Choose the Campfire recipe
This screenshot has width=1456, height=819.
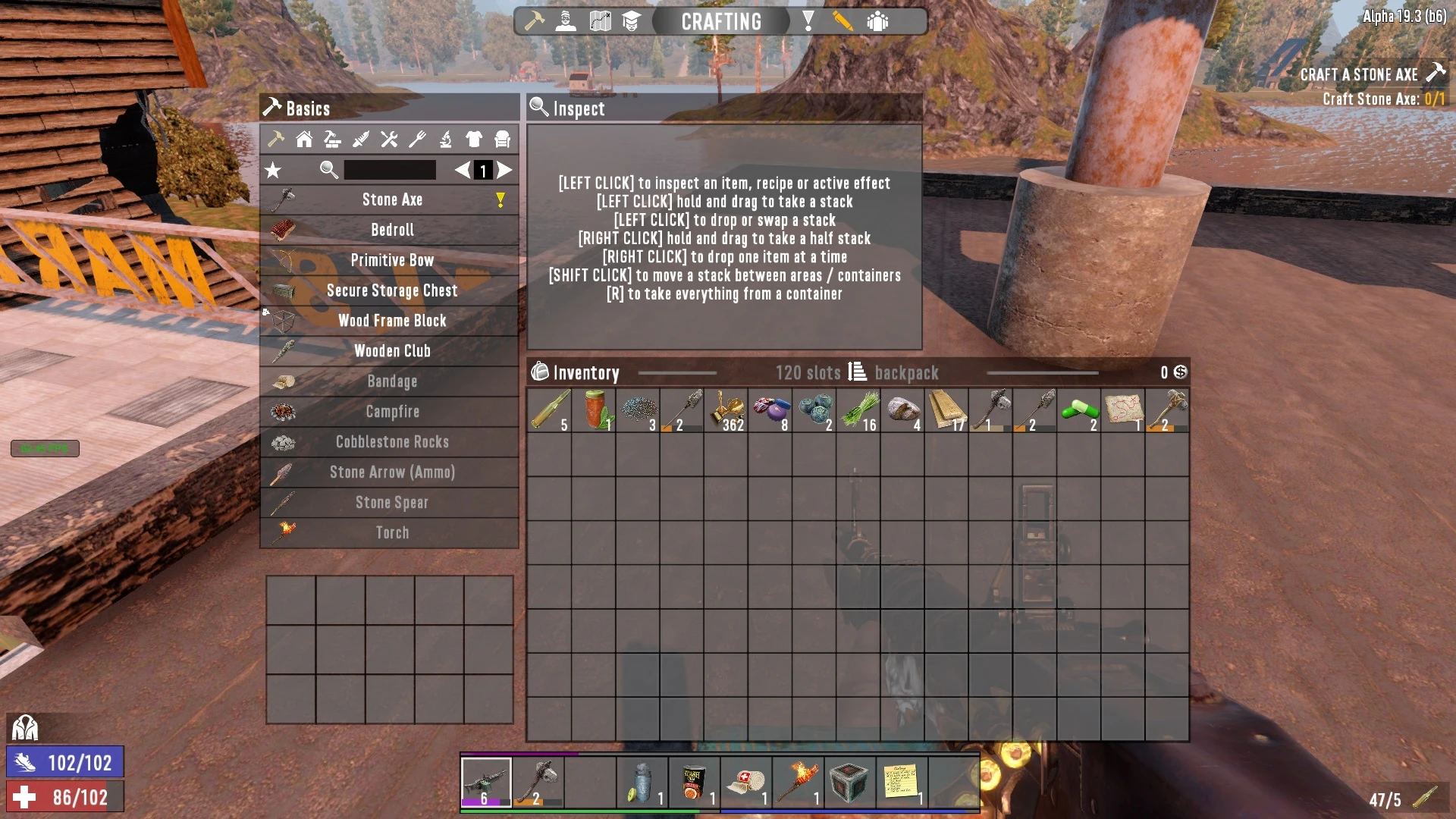[x=391, y=412]
